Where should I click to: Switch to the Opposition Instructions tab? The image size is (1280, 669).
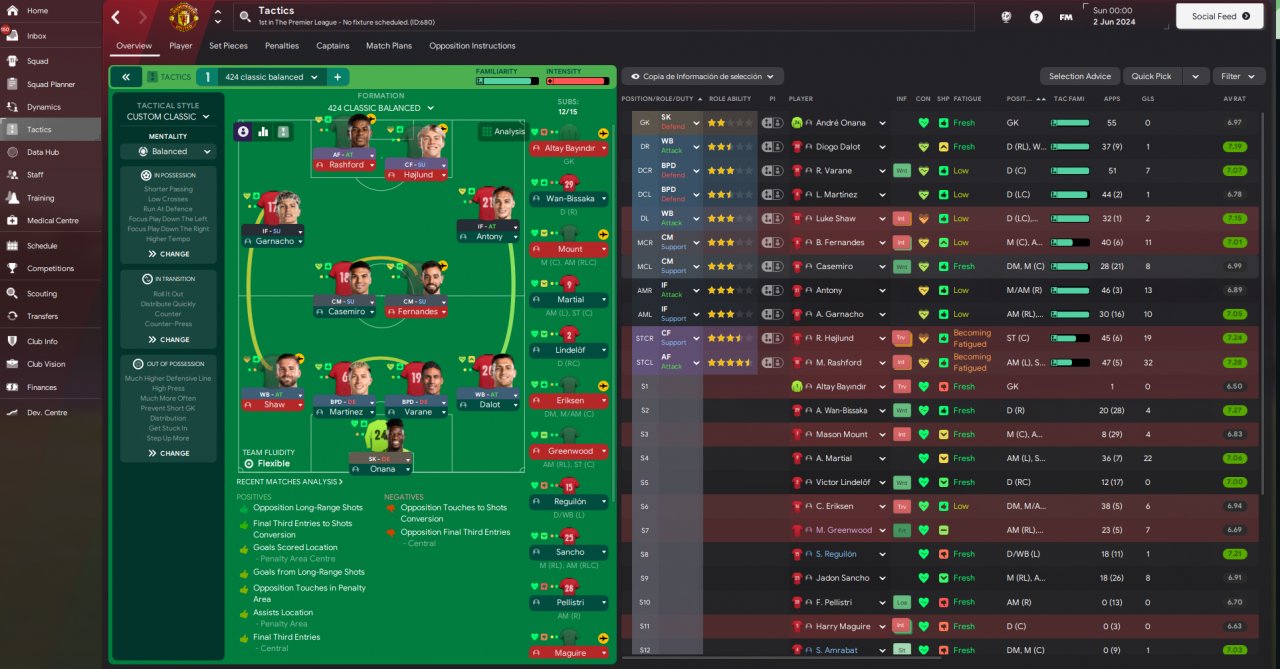[472, 46]
